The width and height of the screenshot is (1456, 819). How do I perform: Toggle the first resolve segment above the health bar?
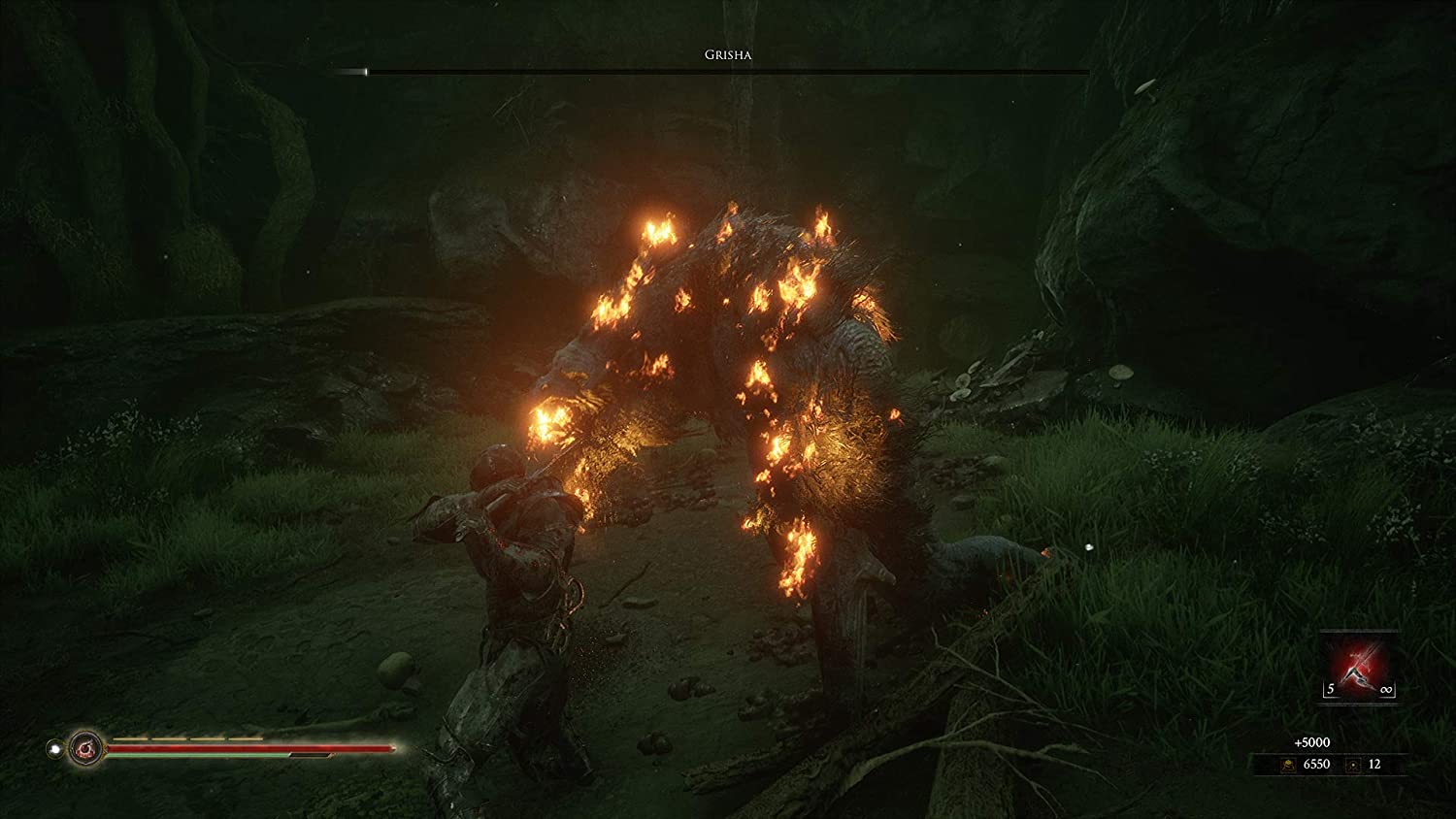(129, 737)
